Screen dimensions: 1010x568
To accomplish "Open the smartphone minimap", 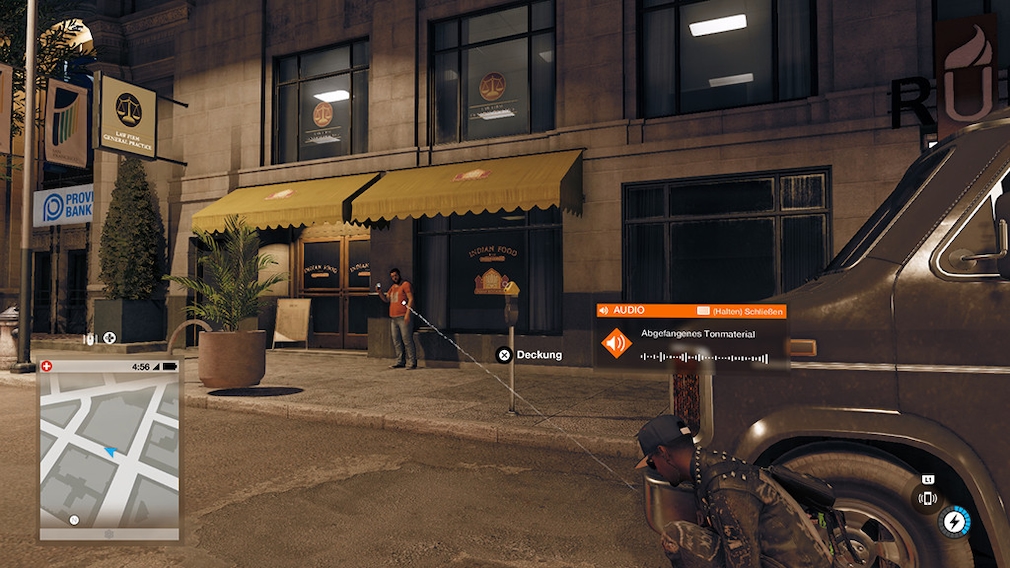I will (110, 450).
